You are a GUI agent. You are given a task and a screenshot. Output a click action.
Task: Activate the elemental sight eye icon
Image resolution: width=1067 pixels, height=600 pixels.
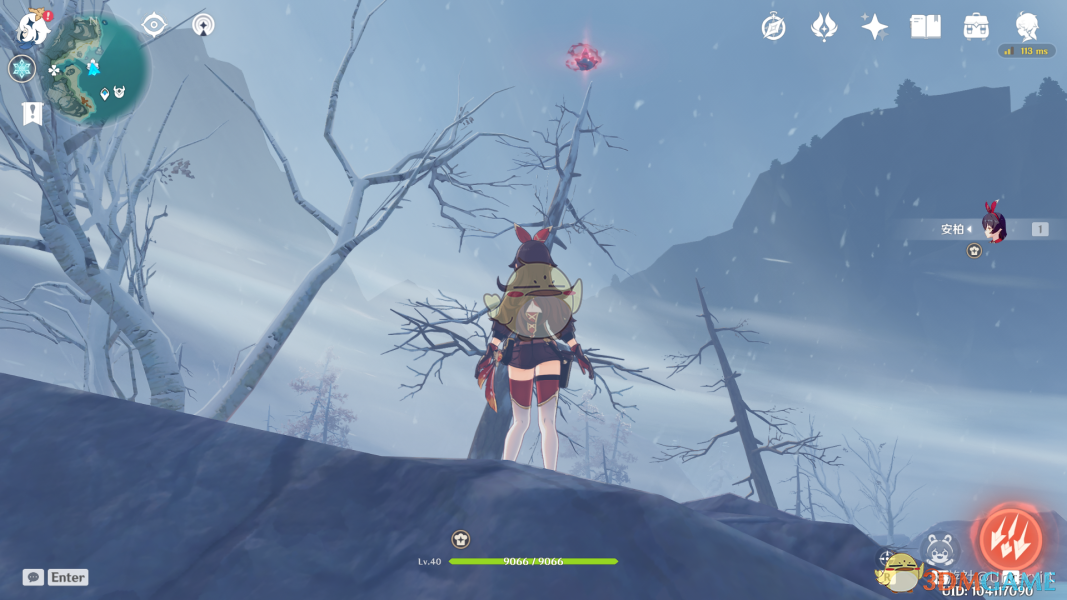pos(153,25)
